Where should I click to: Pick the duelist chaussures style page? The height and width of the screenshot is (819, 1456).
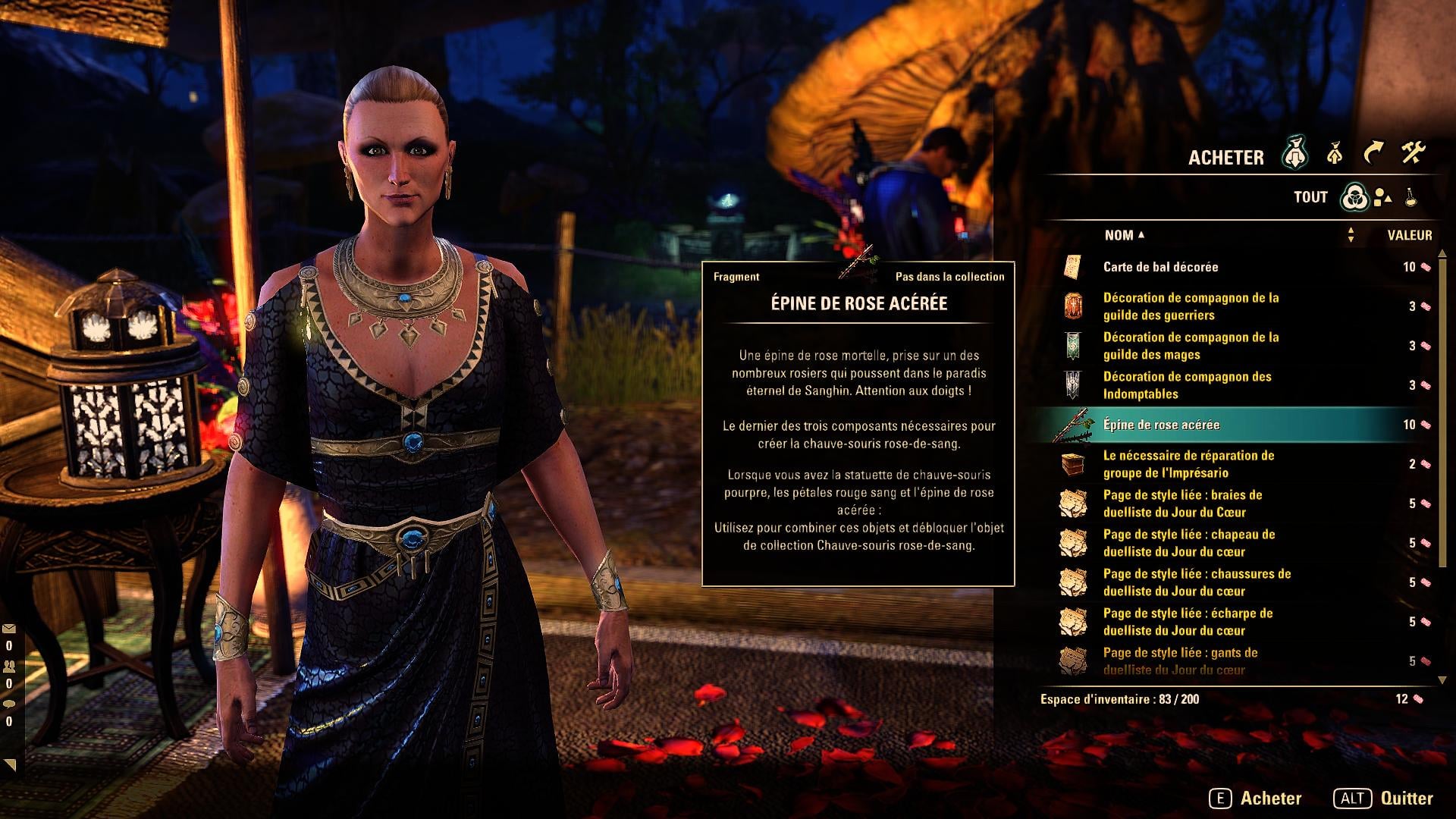[x=1197, y=582]
